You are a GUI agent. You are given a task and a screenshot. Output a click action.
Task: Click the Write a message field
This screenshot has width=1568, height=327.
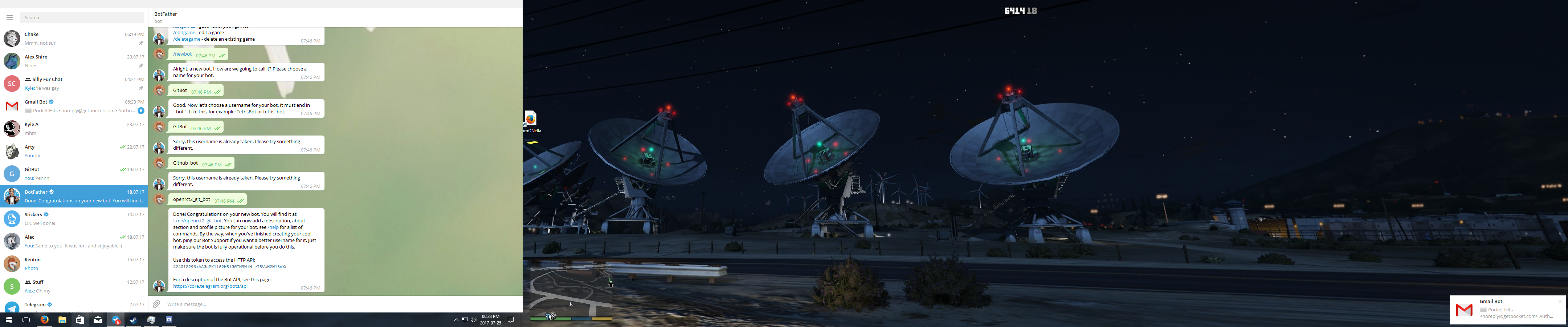[x=244, y=304]
